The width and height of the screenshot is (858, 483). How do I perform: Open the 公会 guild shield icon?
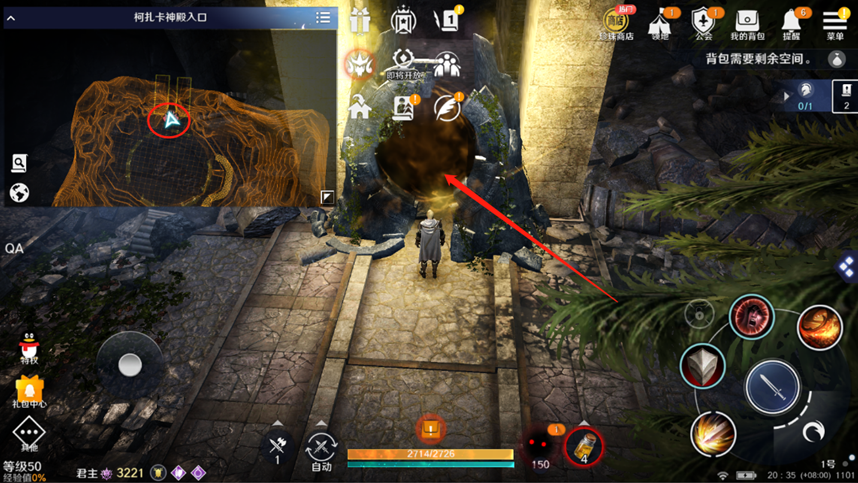pos(704,21)
